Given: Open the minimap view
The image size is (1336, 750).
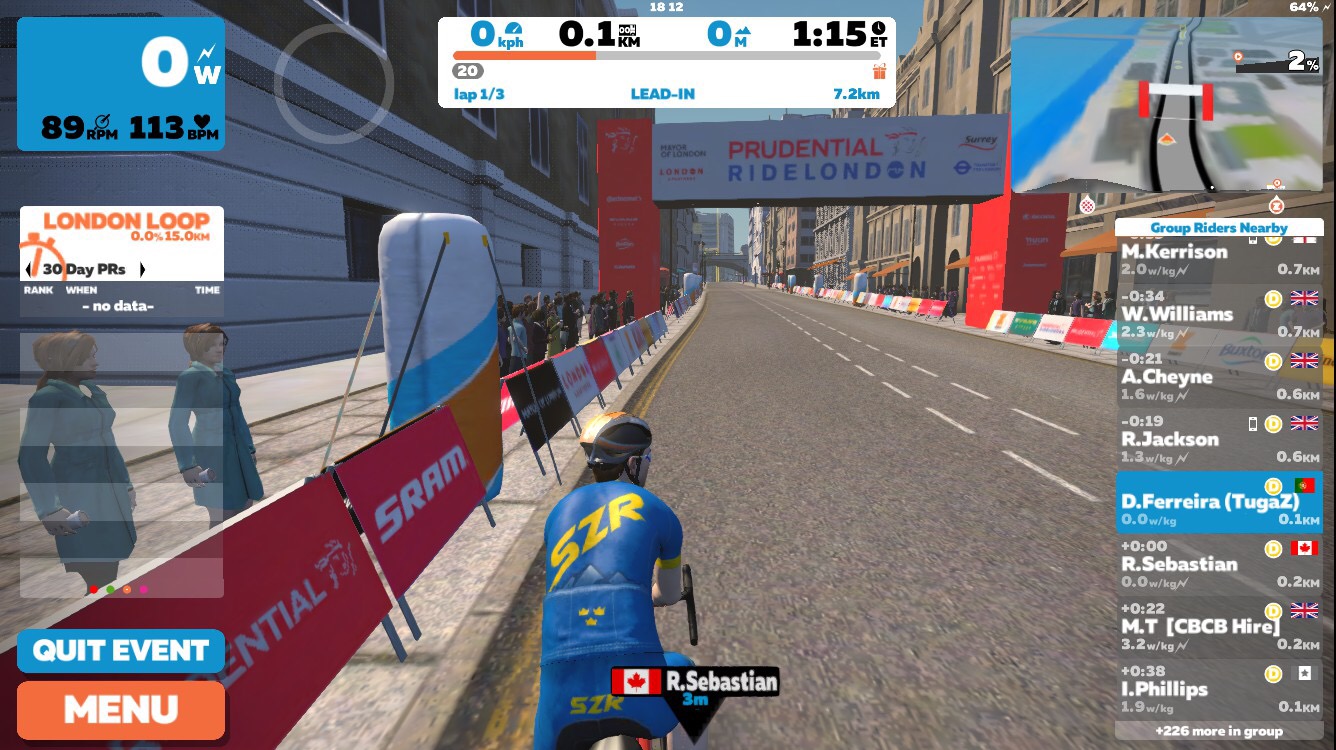Looking at the screenshot, I should coord(1165,105).
